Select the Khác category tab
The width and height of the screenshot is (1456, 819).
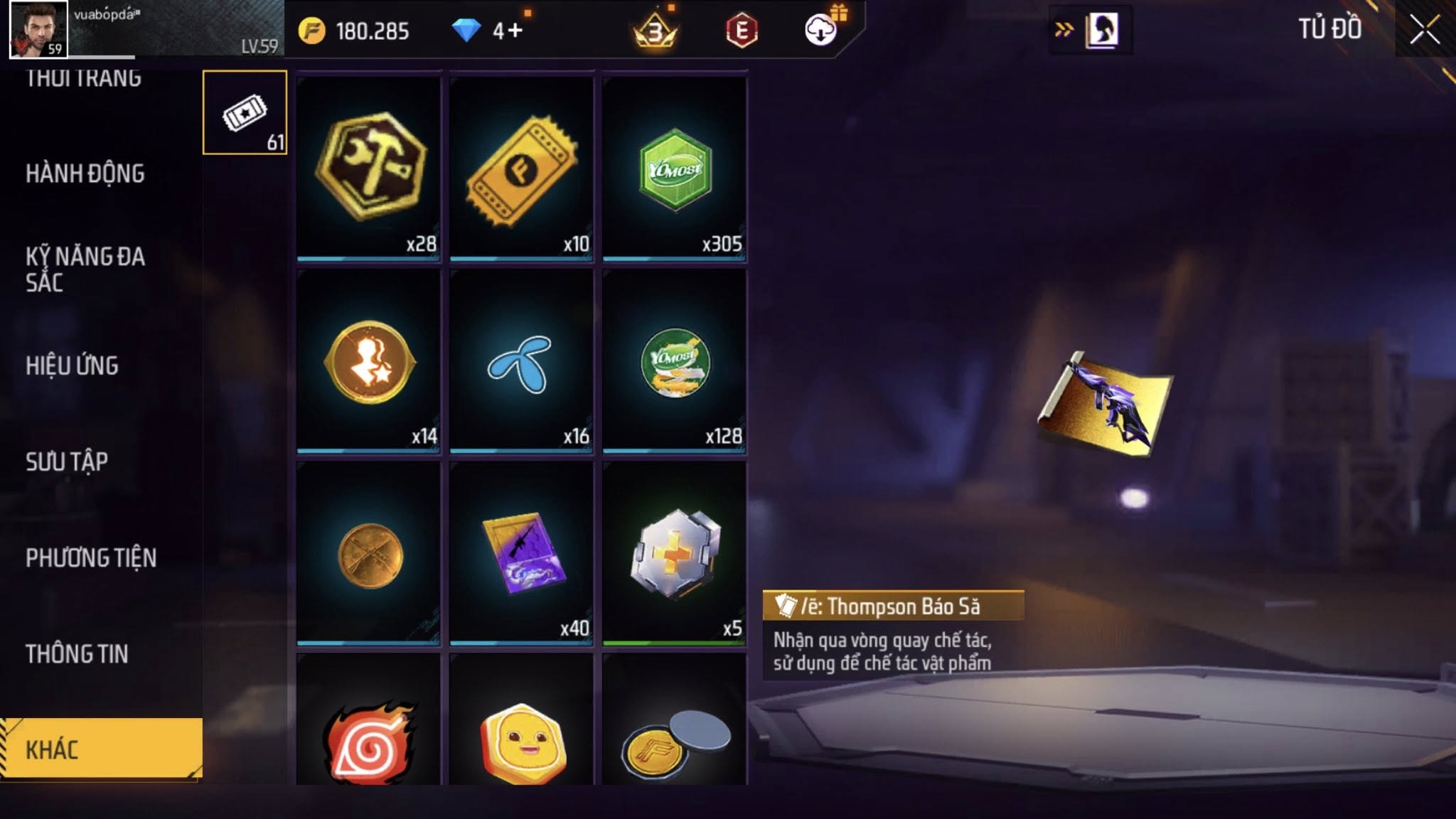[x=101, y=749]
